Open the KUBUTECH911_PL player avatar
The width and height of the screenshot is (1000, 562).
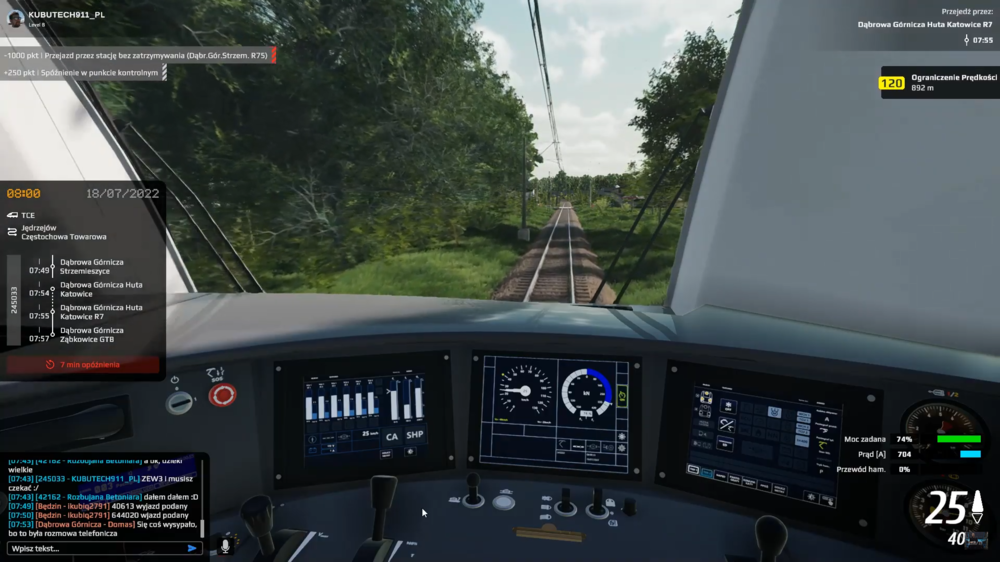tap(14, 17)
